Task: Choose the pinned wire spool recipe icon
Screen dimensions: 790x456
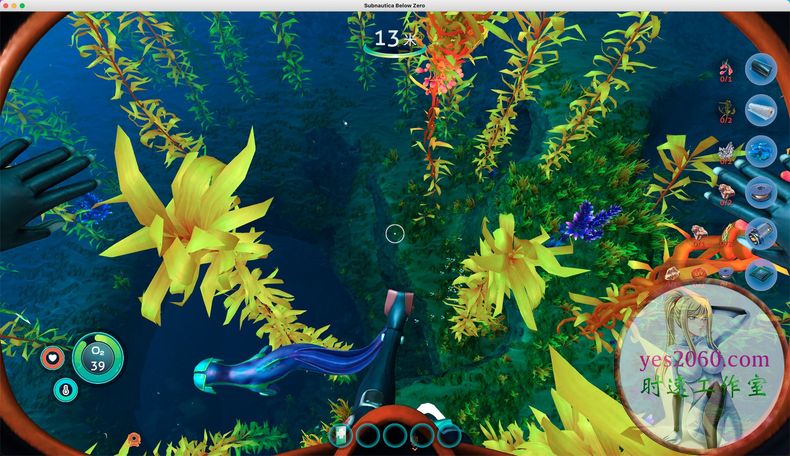Action: (x=761, y=192)
